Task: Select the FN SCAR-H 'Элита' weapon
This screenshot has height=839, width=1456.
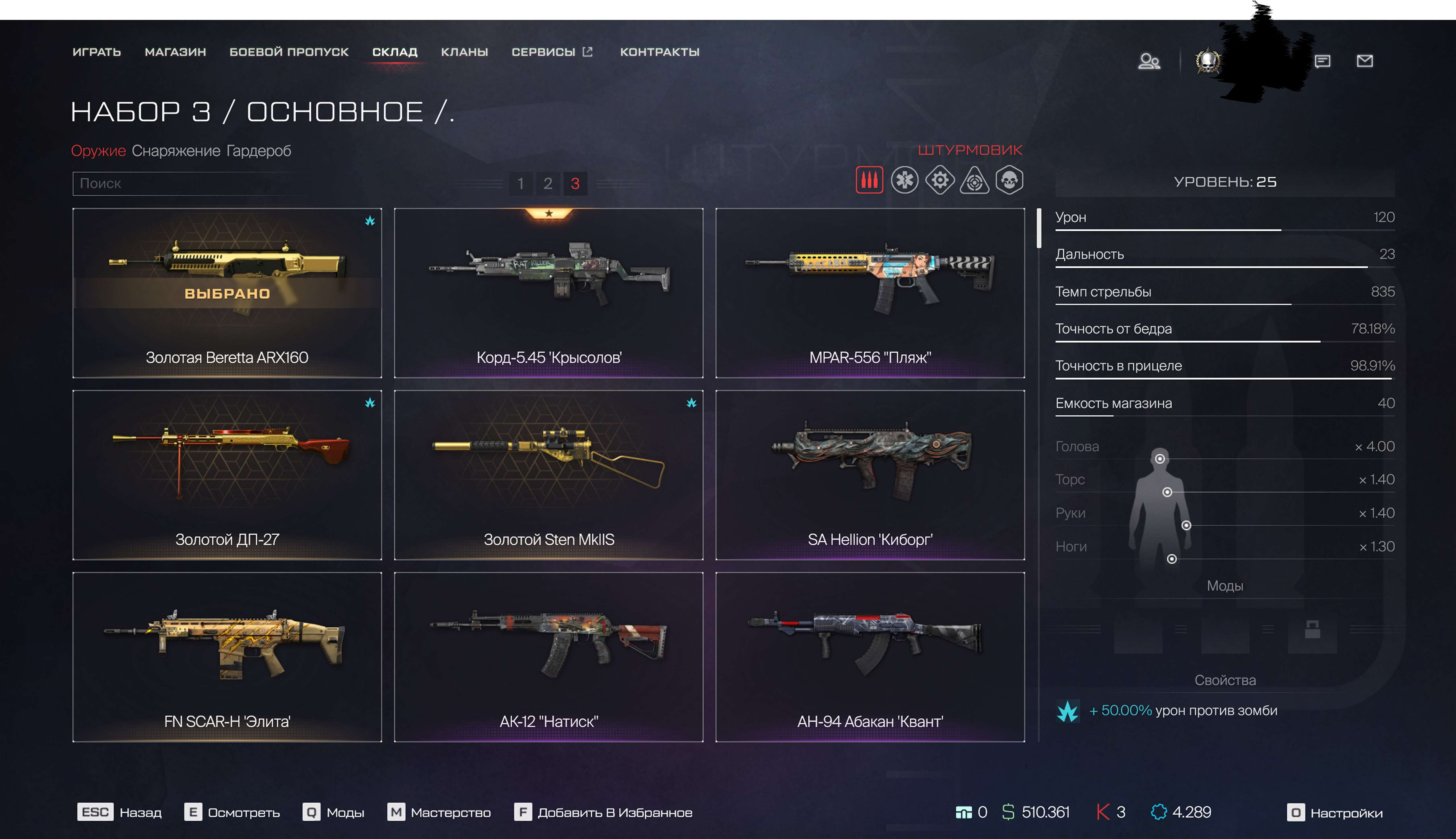Action: pyautogui.click(x=227, y=657)
